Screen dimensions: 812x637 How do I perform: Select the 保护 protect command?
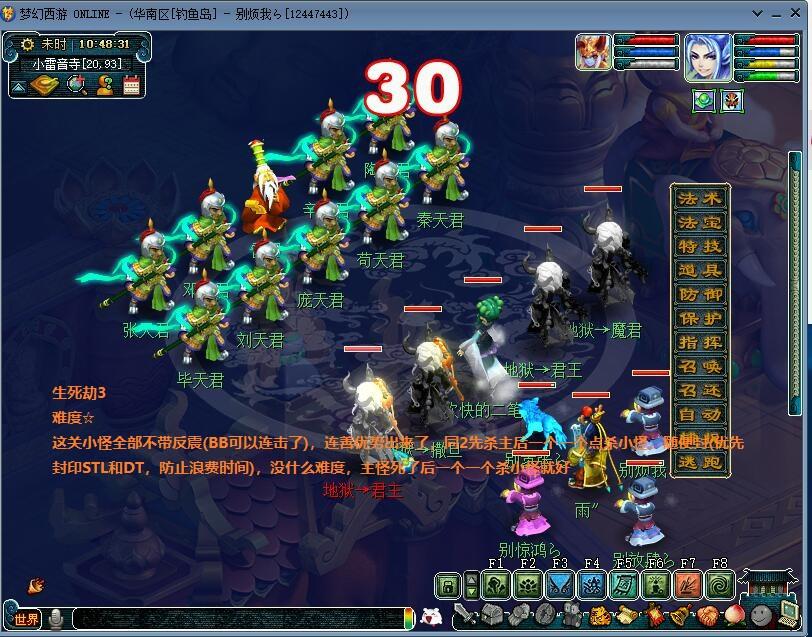[699, 318]
